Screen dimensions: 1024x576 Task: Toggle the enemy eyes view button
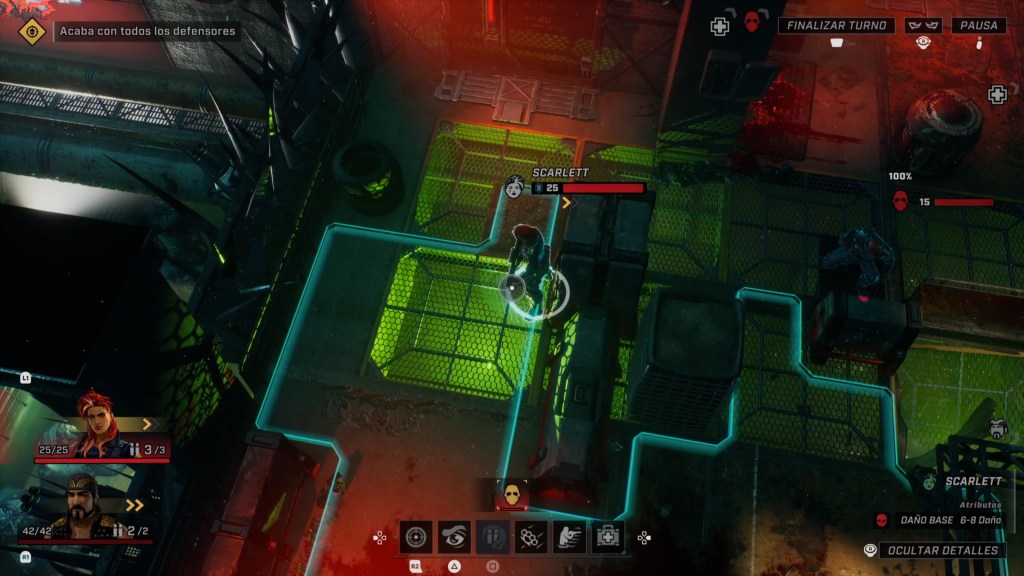[x=924, y=26]
